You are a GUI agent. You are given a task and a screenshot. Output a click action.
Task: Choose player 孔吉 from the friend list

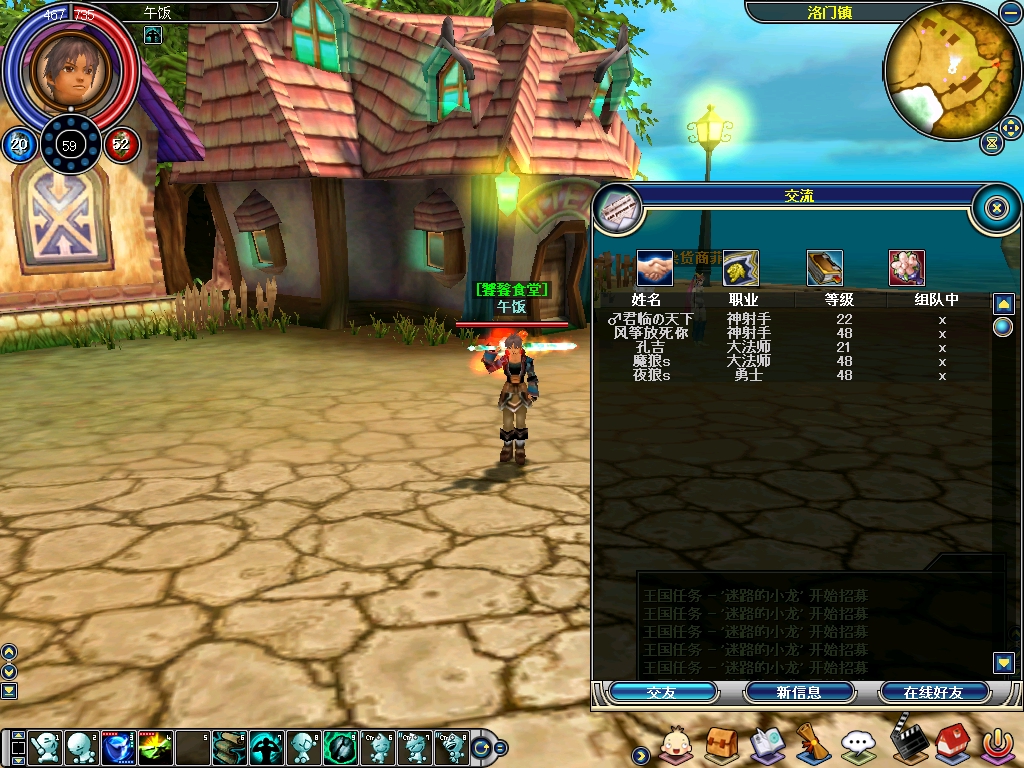pyautogui.click(x=651, y=347)
